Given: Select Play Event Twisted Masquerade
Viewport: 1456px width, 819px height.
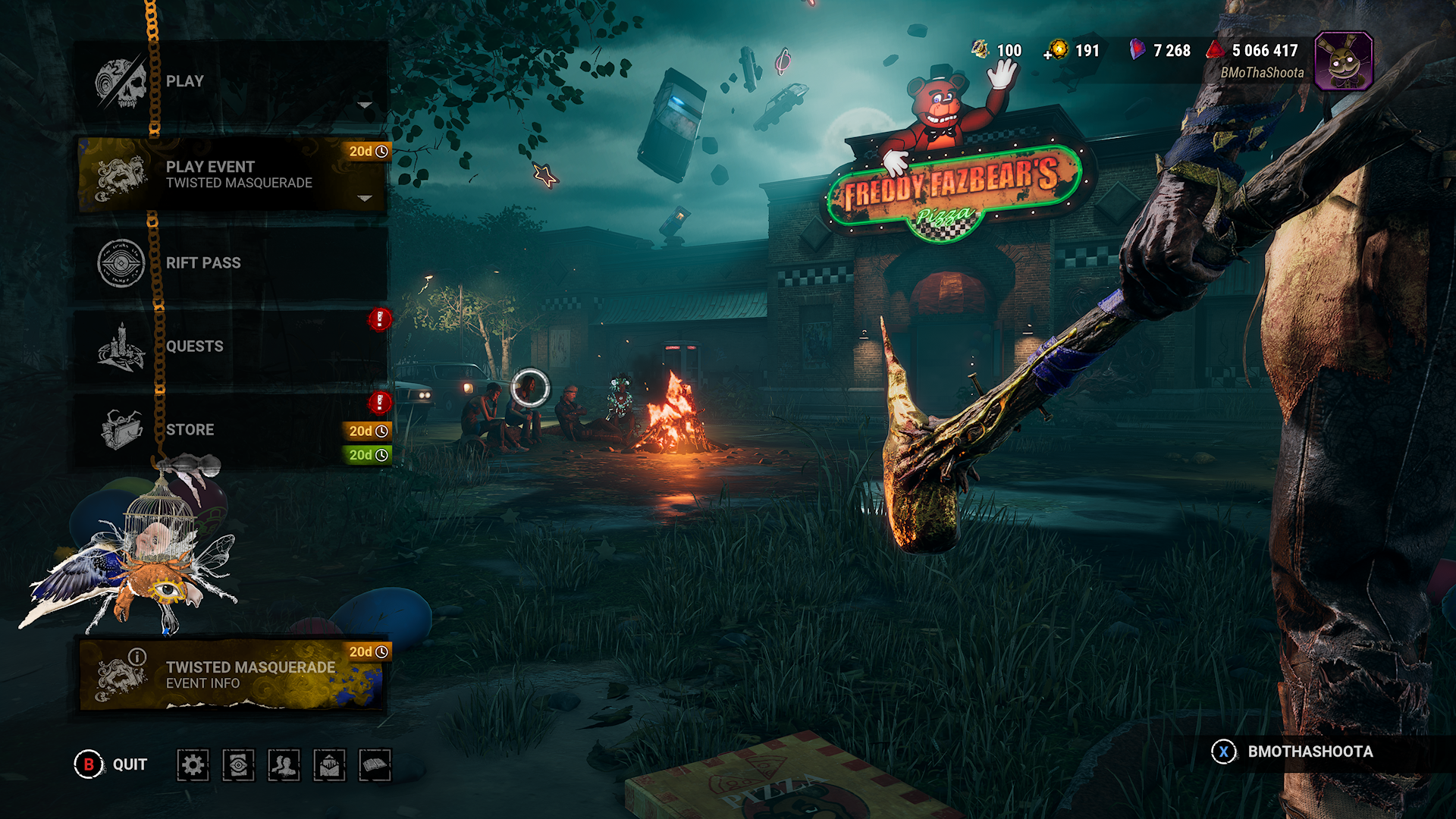Looking at the screenshot, I should 231,174.
